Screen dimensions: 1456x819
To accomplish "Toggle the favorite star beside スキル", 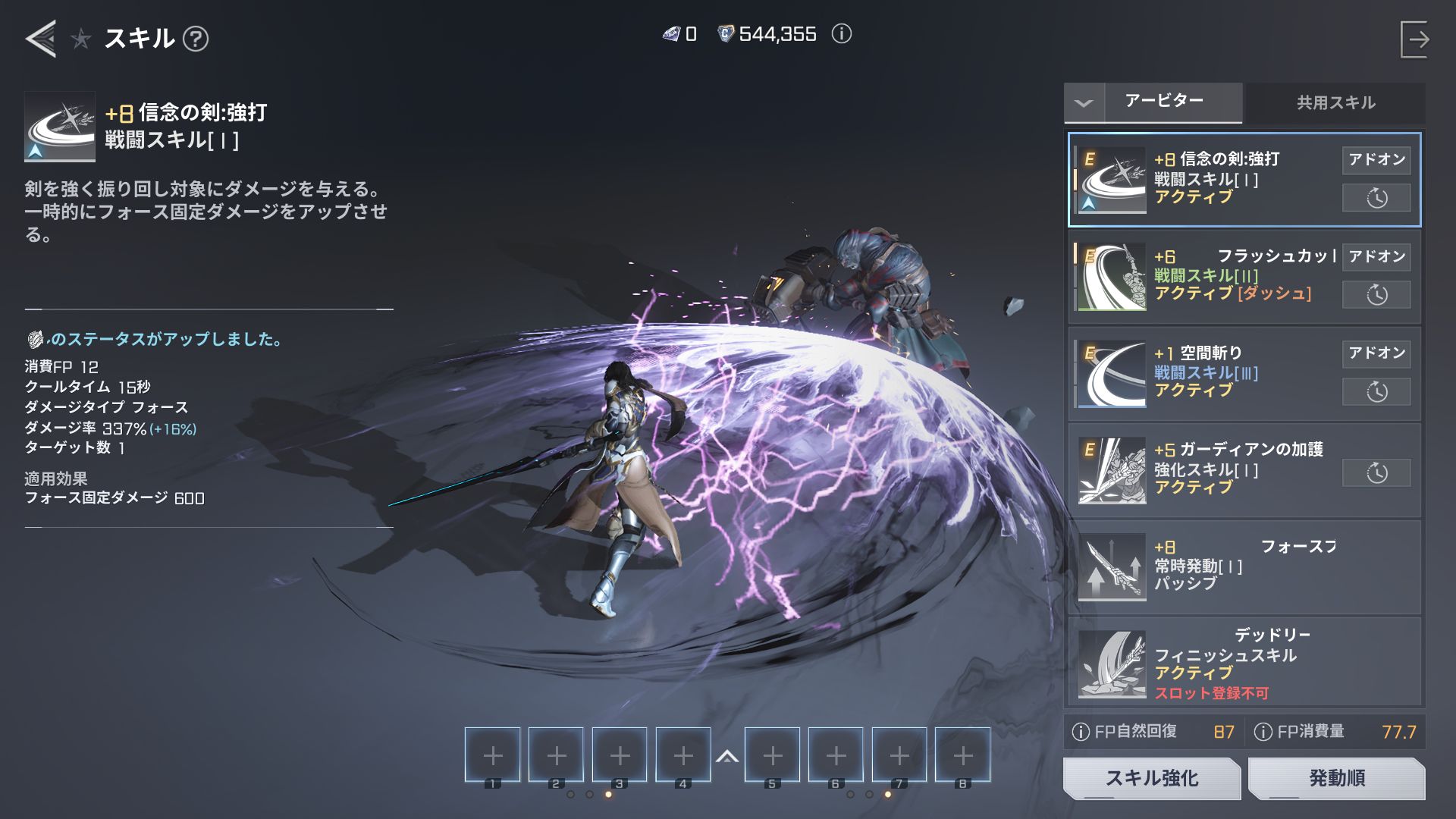I will (81, 39).
